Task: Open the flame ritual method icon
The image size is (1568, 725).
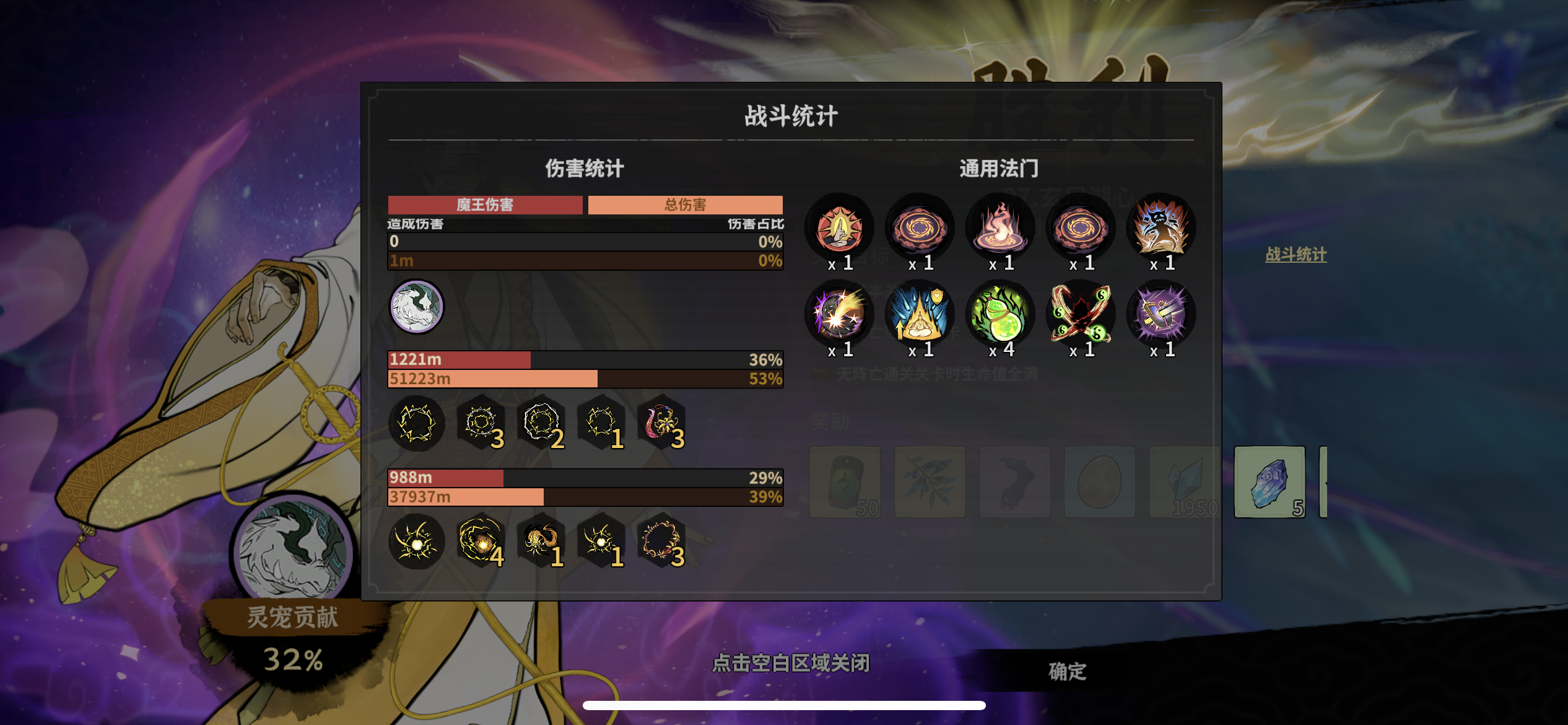Action: [1000, 227]
